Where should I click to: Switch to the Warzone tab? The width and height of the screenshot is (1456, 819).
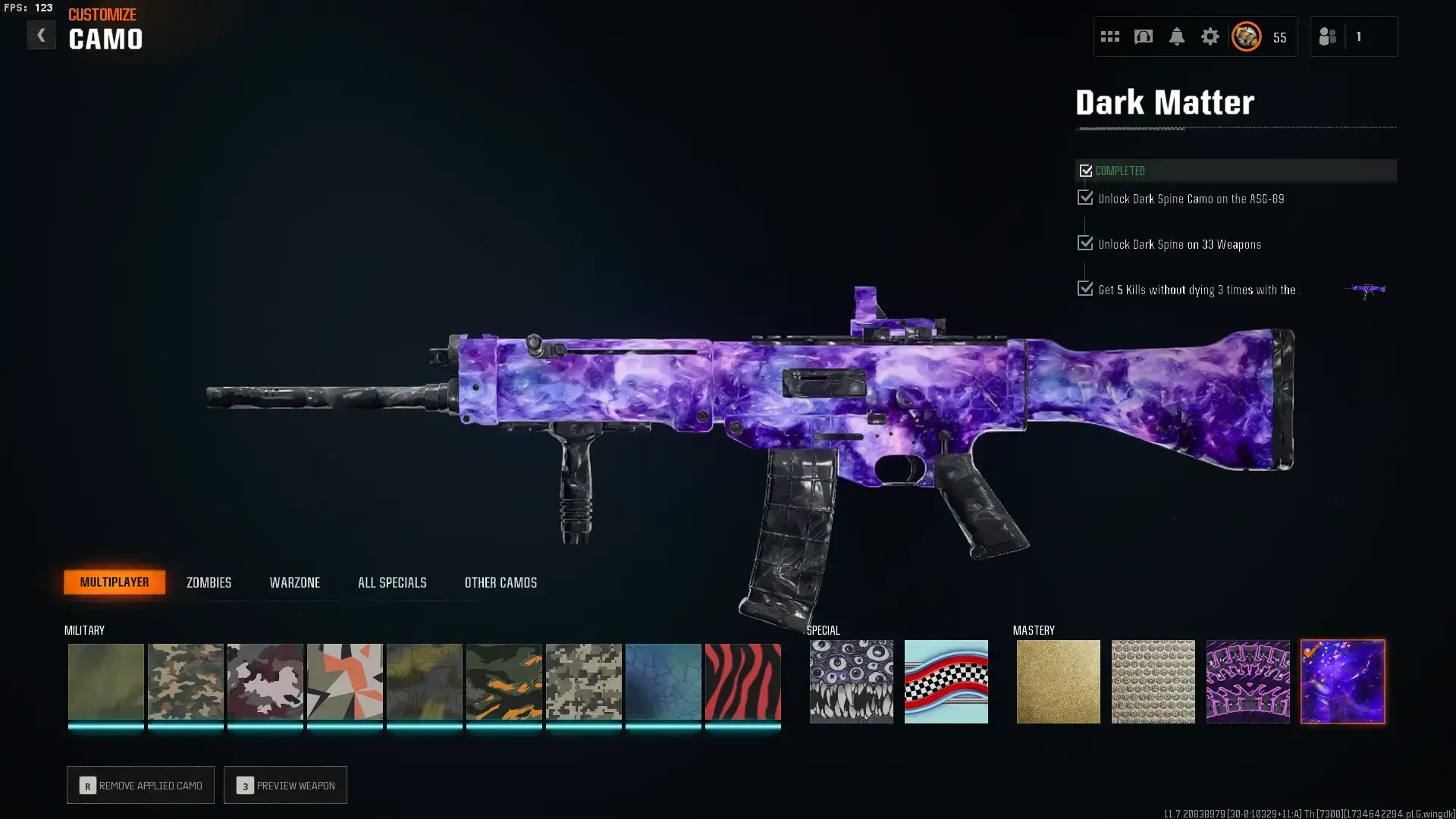[x=296, y=582]
